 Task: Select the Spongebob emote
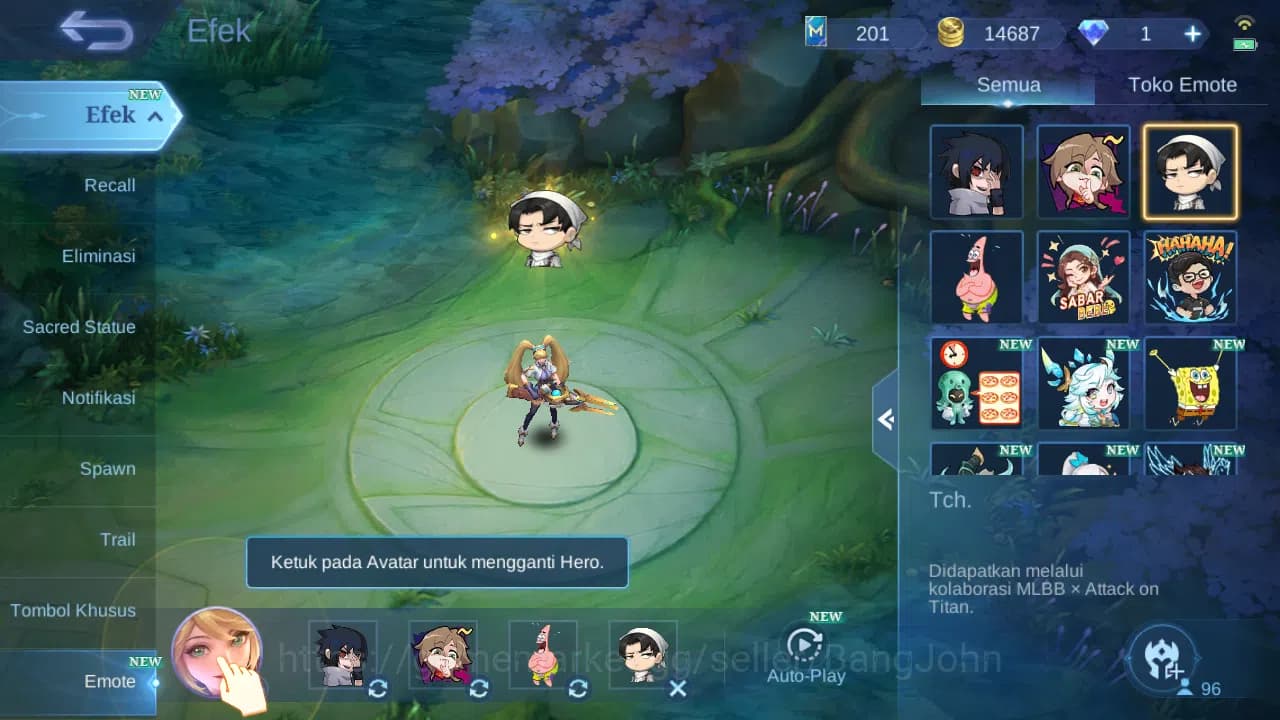coord(1190,385)
